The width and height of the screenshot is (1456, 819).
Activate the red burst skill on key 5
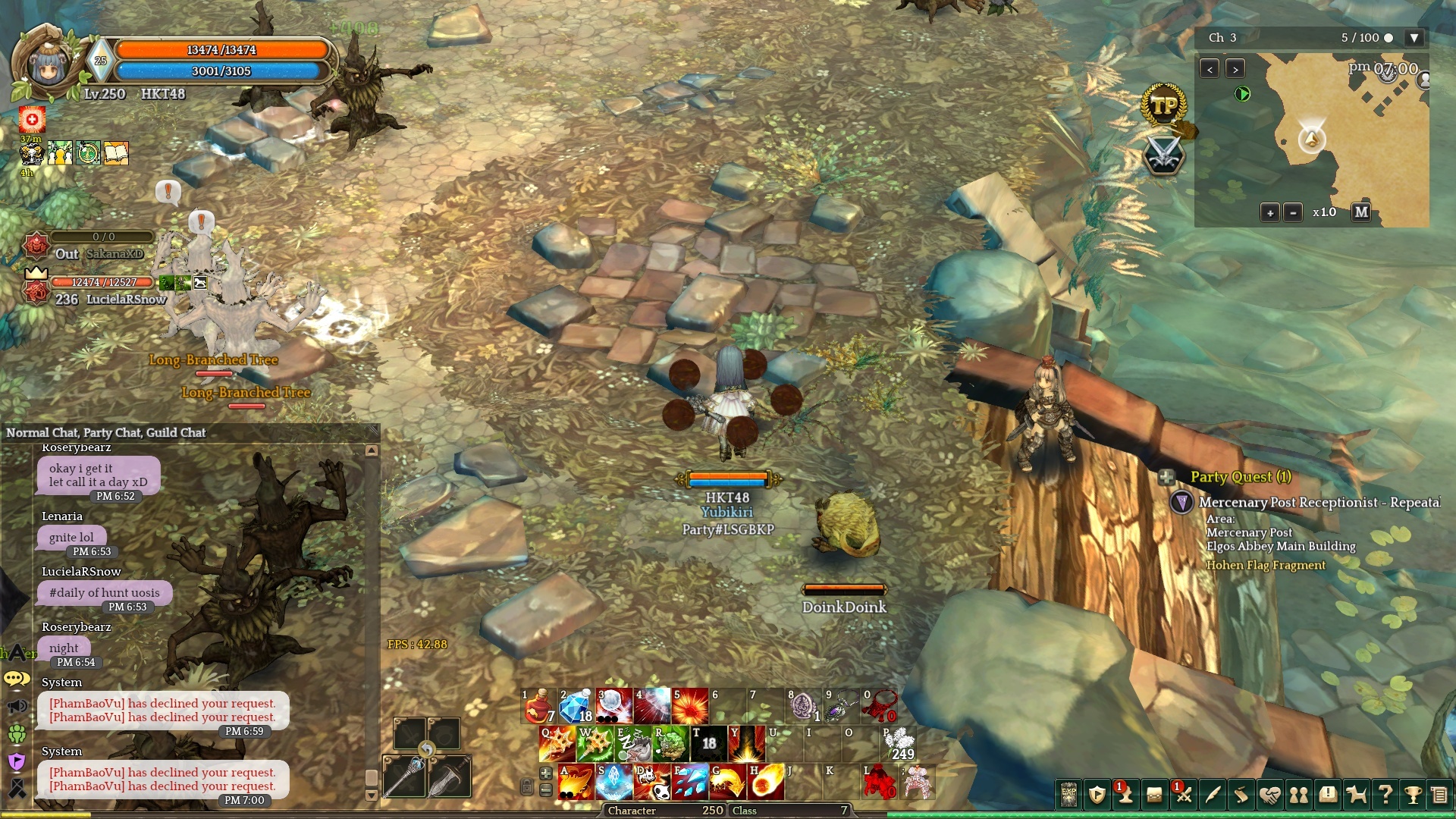(689, 706)
